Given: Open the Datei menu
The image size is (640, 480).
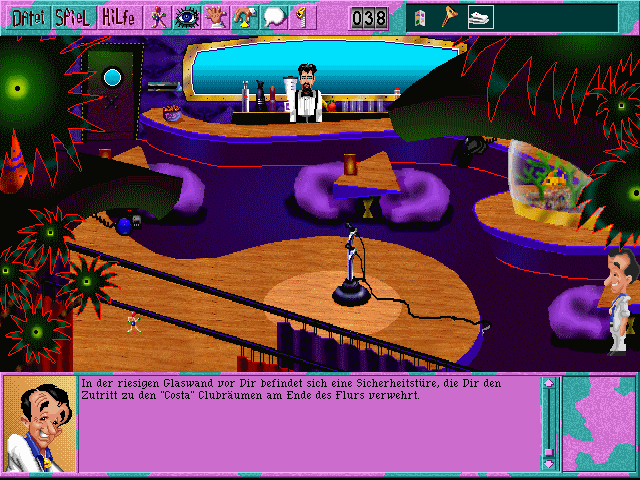Looking at the screenshot, I should tap(22, 17).
